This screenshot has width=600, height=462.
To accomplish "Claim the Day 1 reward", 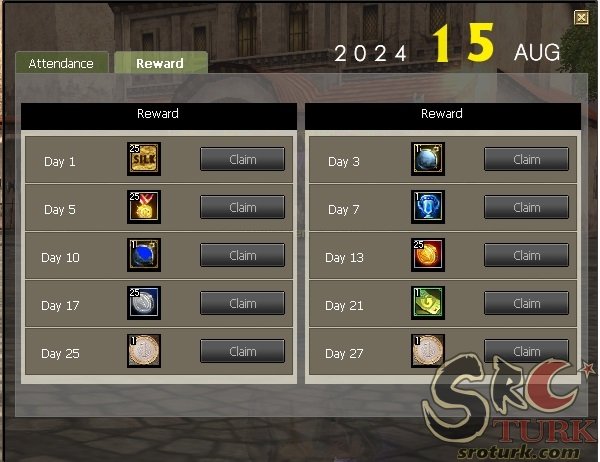I will coord(242,160).
